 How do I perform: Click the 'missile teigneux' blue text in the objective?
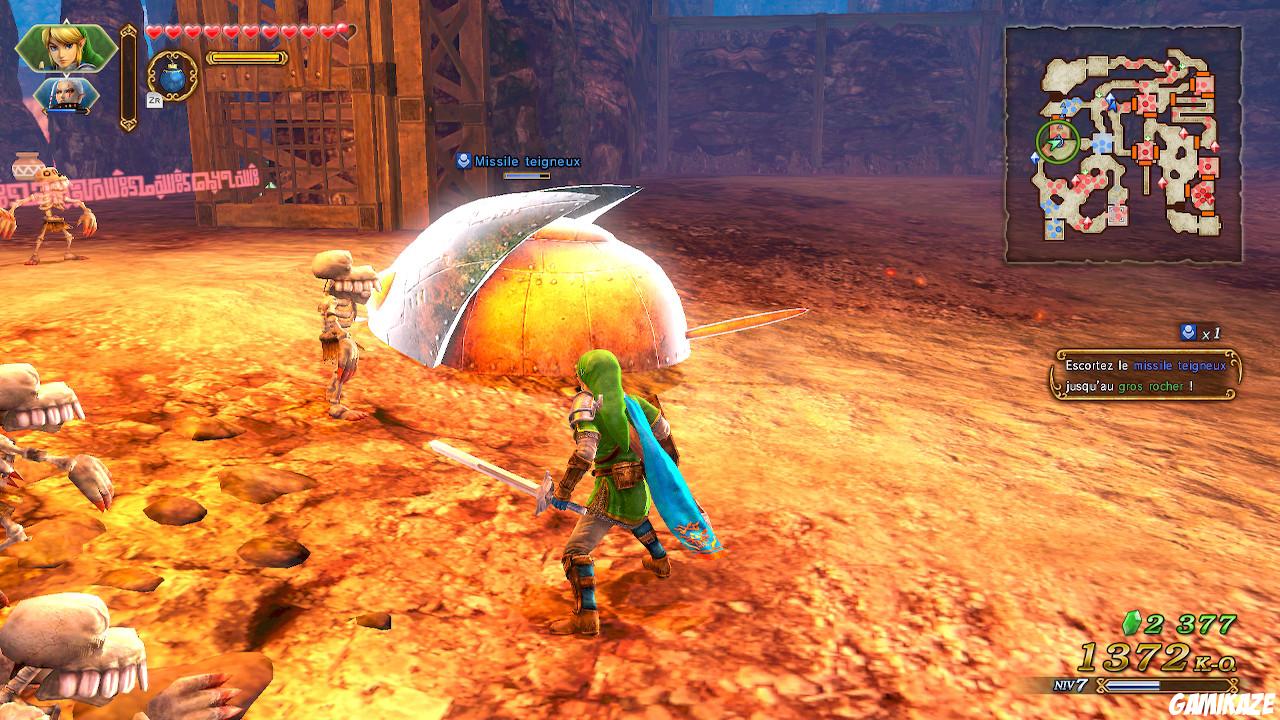coord(1180,366)
